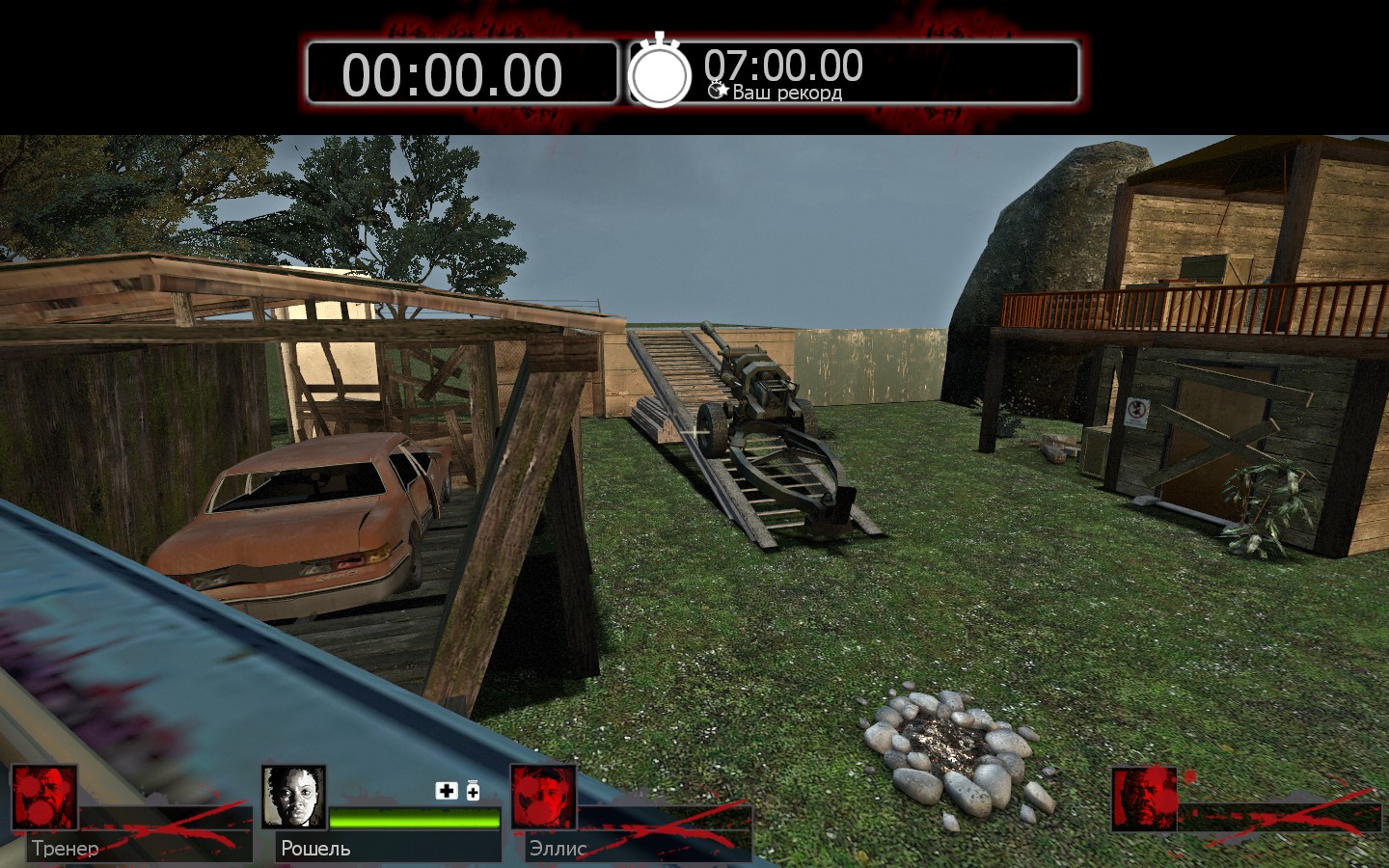
Task: Click the stopwatch icon beside the record time
Action: (660, 72)
